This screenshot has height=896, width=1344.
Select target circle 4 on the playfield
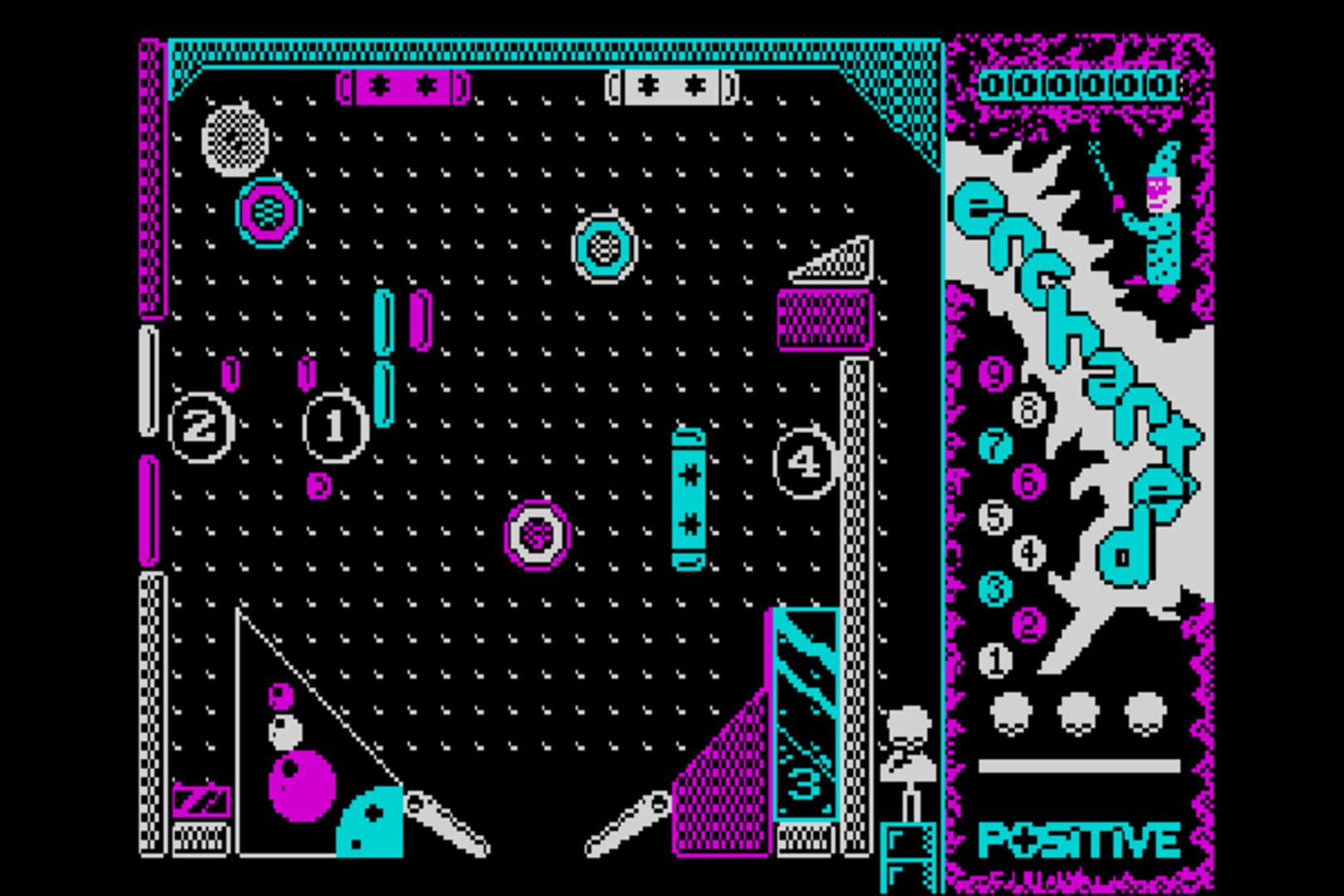click(802, 462)
